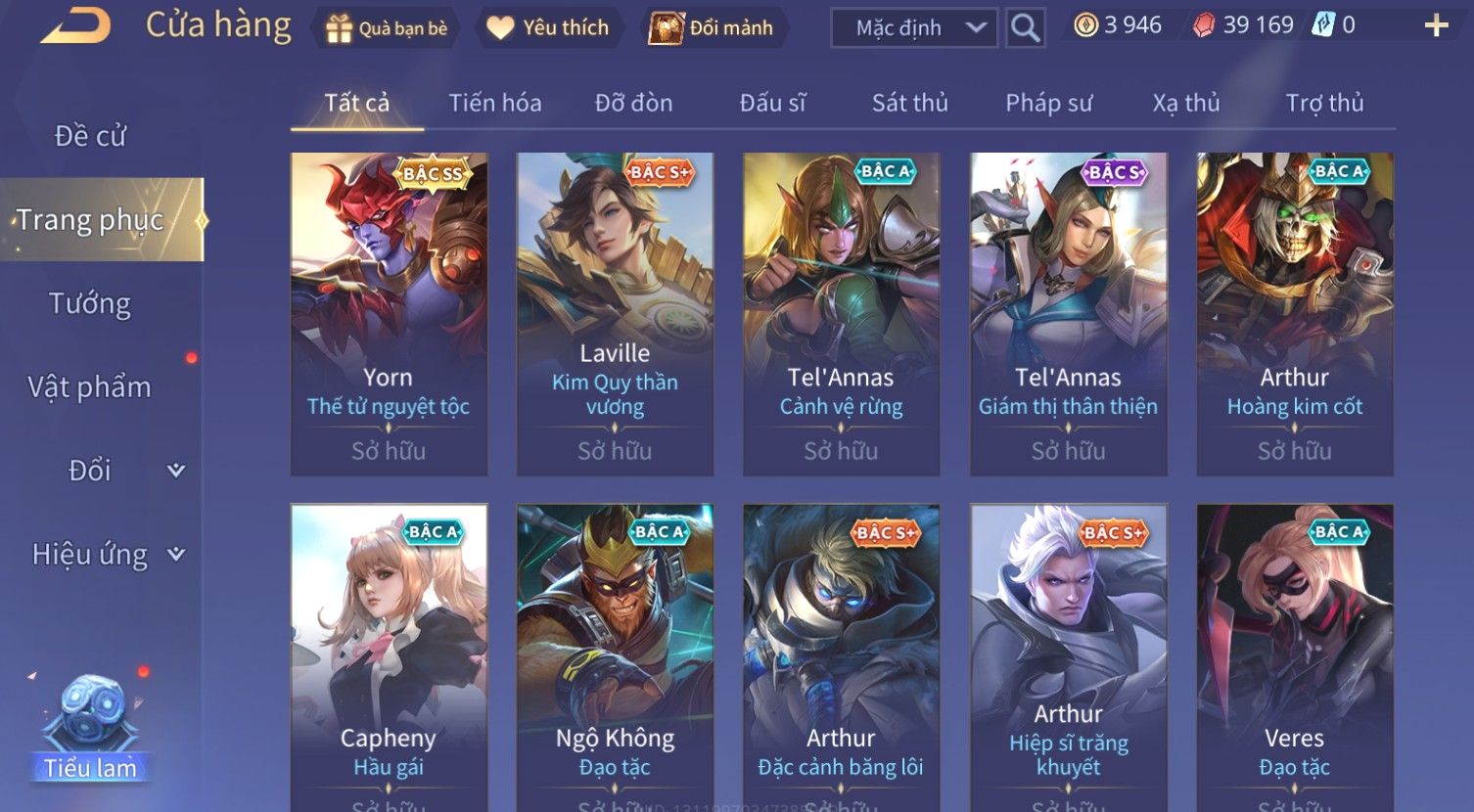Screen dimensions: 1474x812
Task: Go back using the top-left arrow
Action: 75,26
